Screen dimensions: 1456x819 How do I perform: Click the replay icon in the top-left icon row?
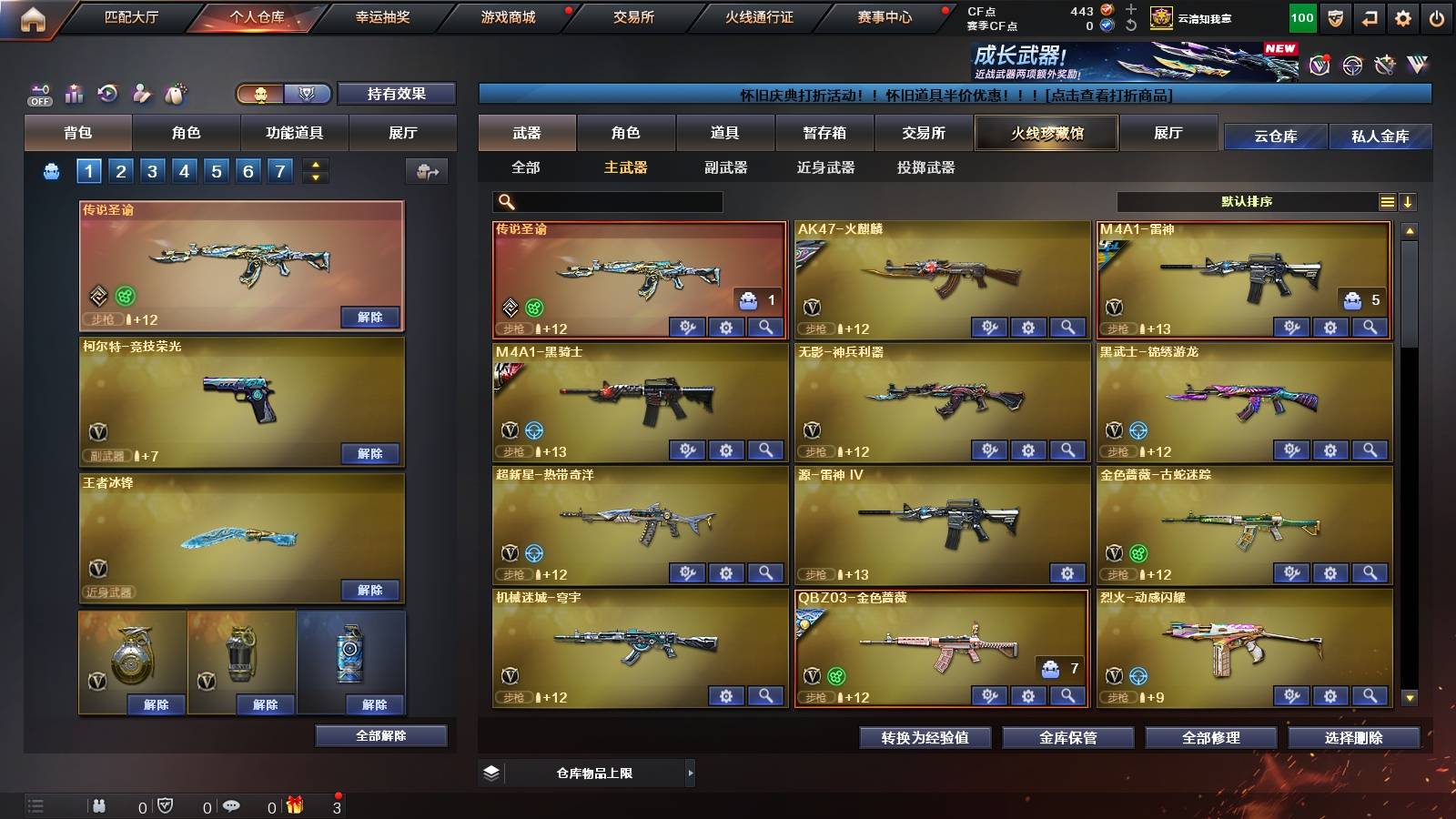coord(107,93)
